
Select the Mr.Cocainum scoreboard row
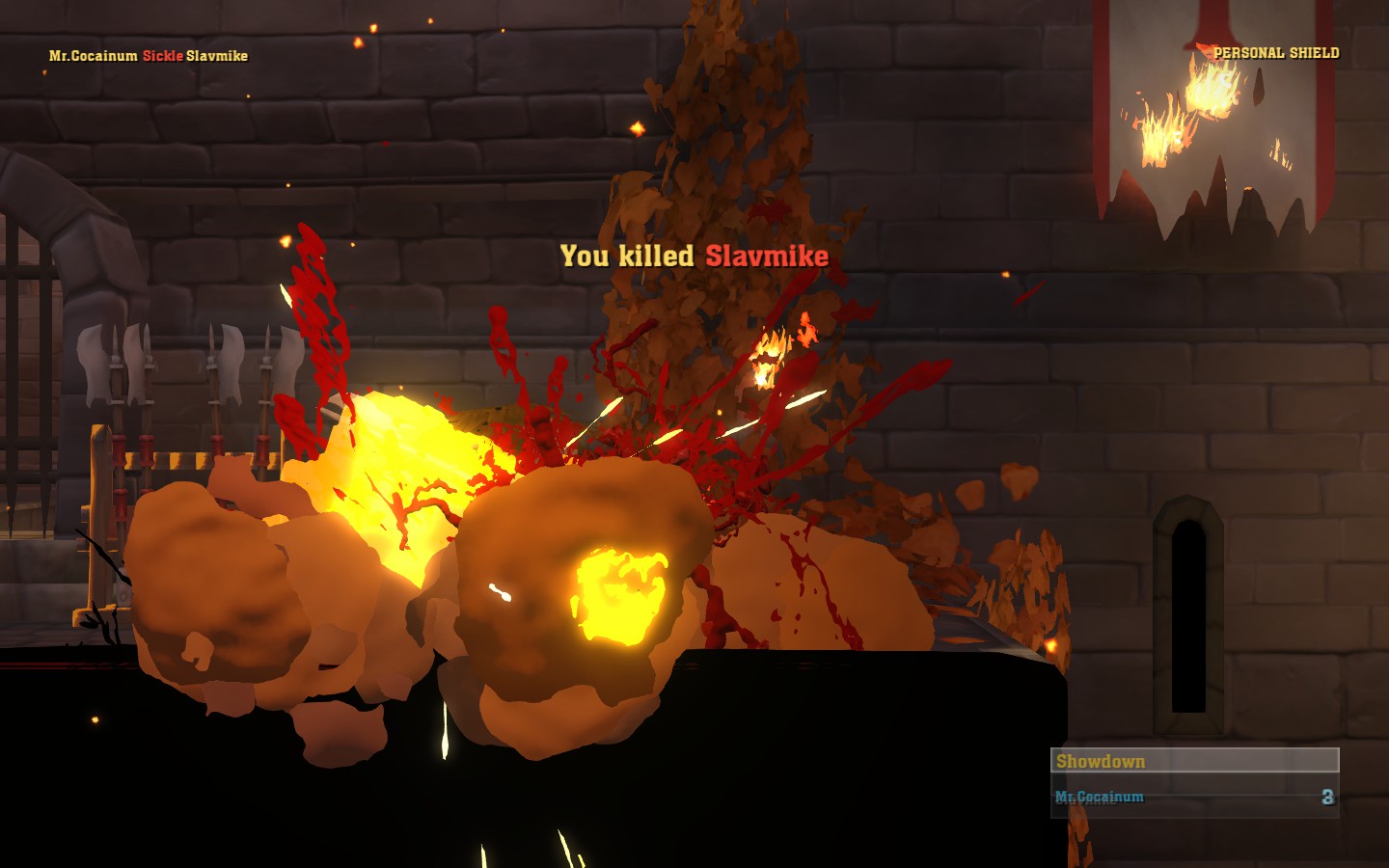1193,798
